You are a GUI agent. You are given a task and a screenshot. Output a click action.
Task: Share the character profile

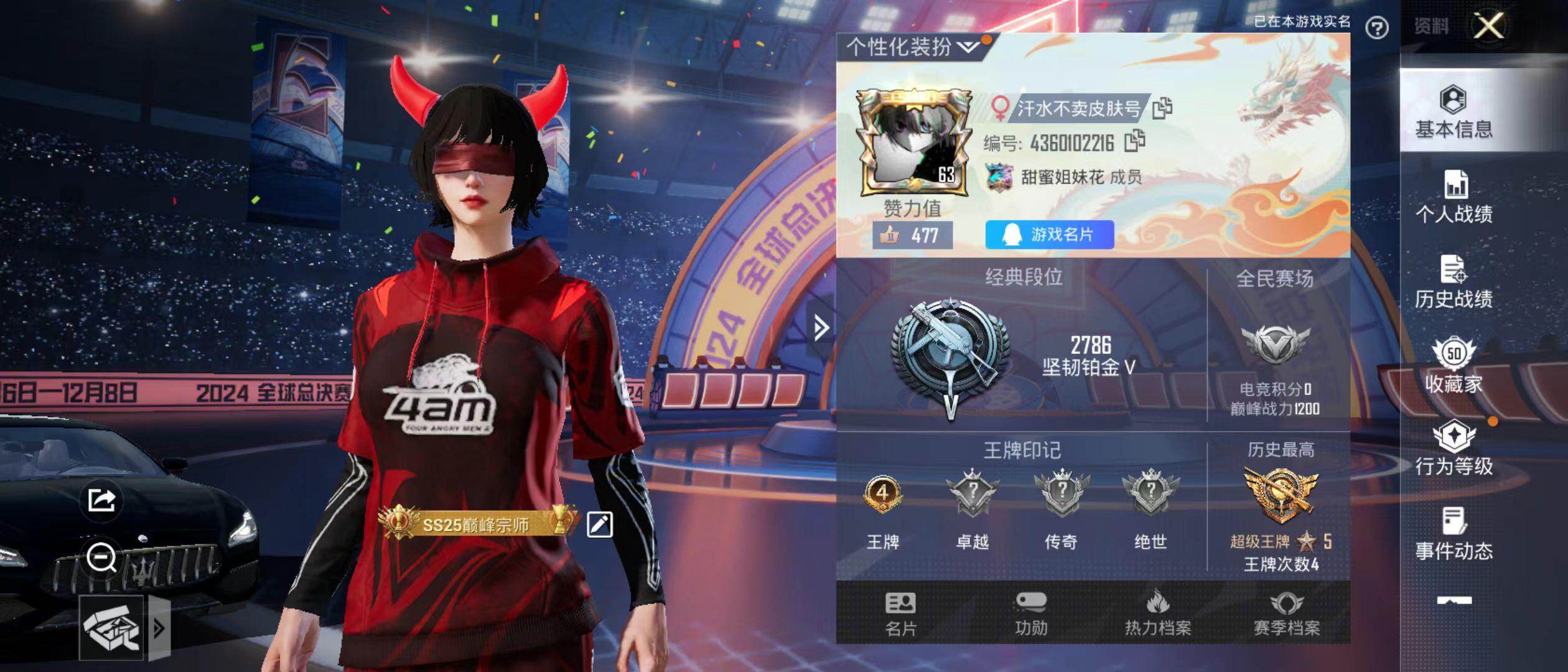pyautogui.click(x=101, y=500)
